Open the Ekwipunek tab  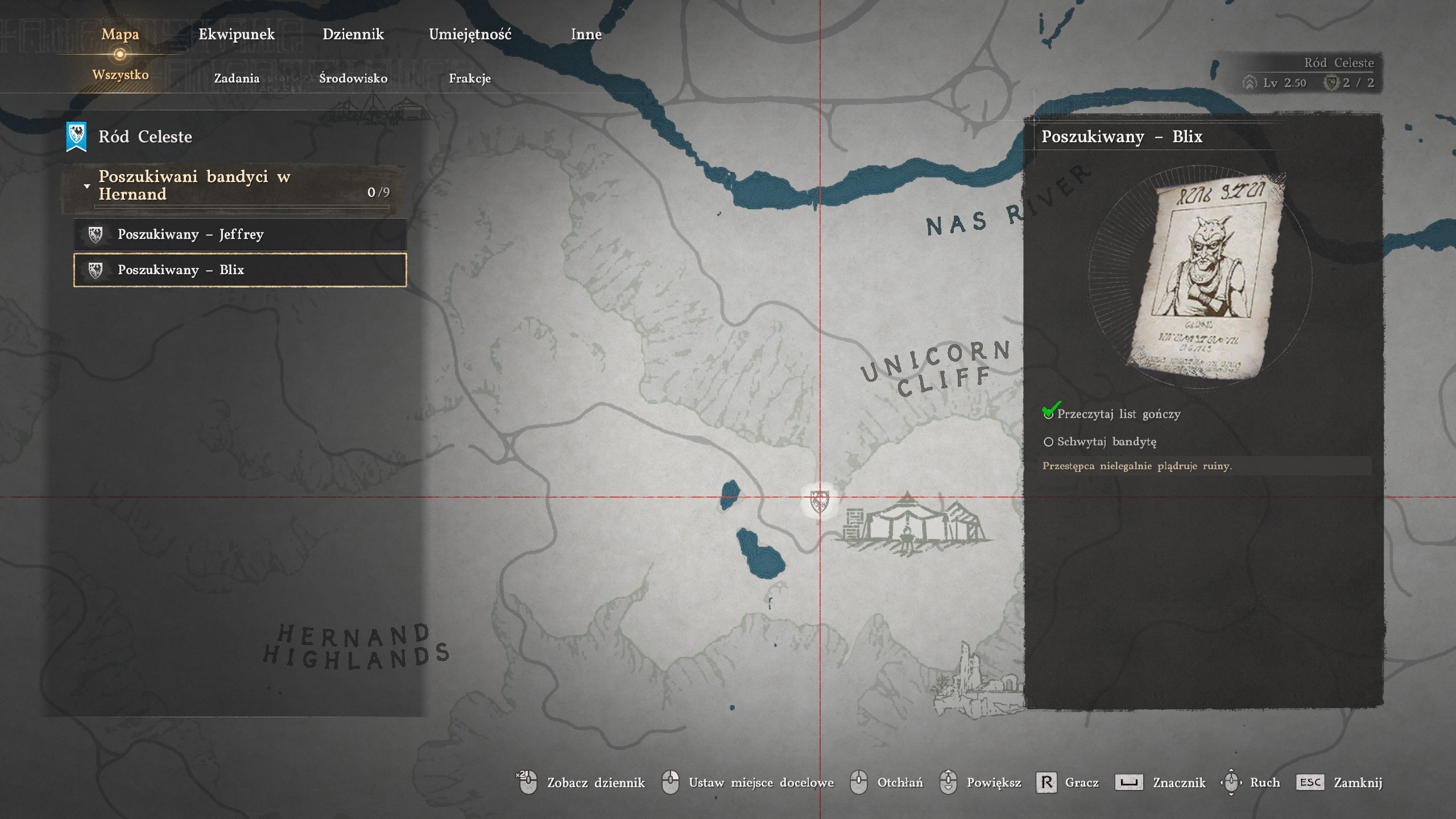237,35
